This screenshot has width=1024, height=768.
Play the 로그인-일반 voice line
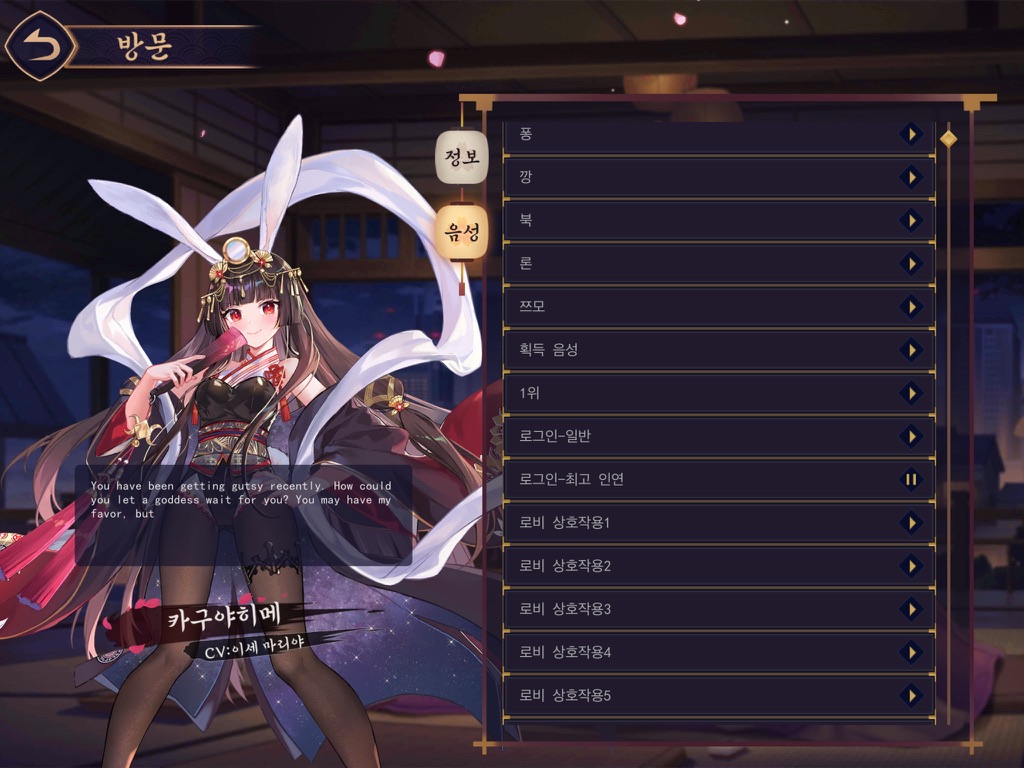910,436
